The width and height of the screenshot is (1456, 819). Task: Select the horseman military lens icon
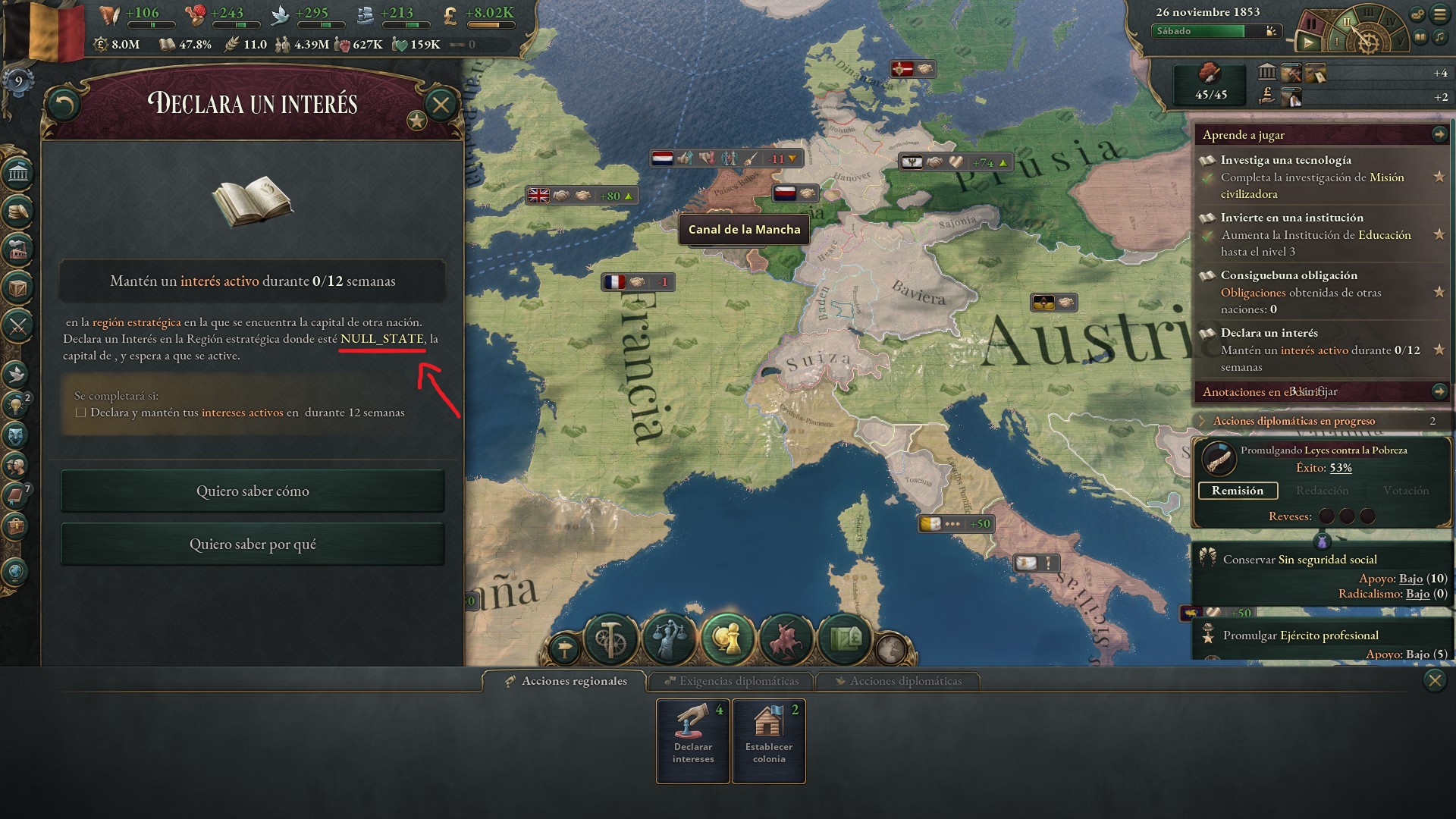(786, 639)
